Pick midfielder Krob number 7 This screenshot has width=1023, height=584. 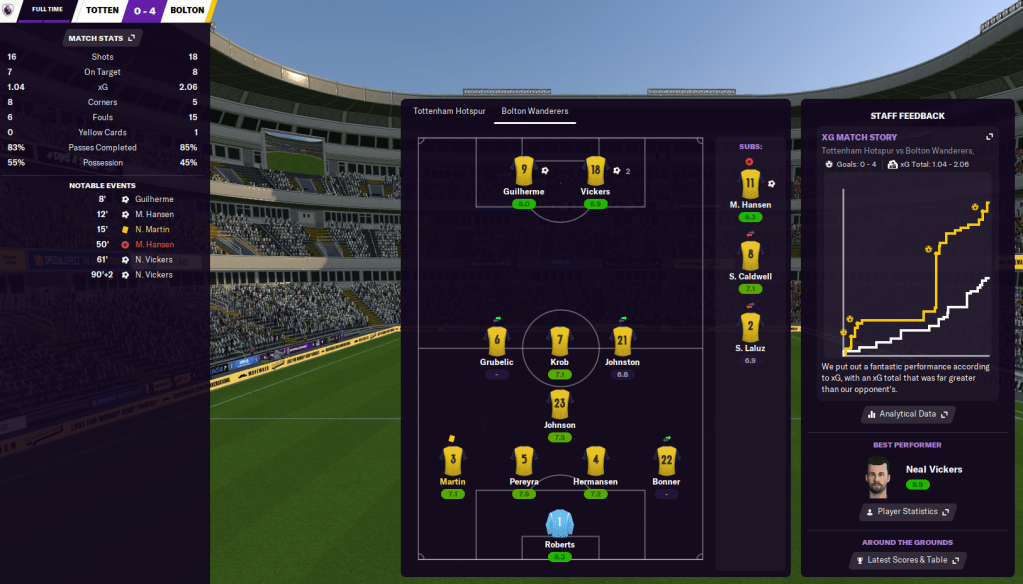coord(560,342)
